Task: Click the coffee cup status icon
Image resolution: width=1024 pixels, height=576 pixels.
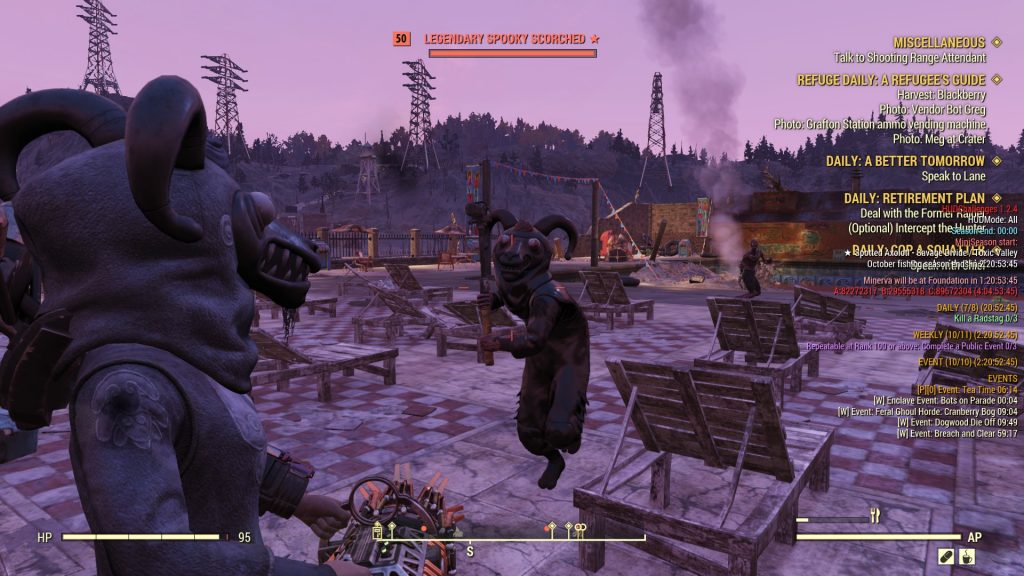Action: [968, 556]
